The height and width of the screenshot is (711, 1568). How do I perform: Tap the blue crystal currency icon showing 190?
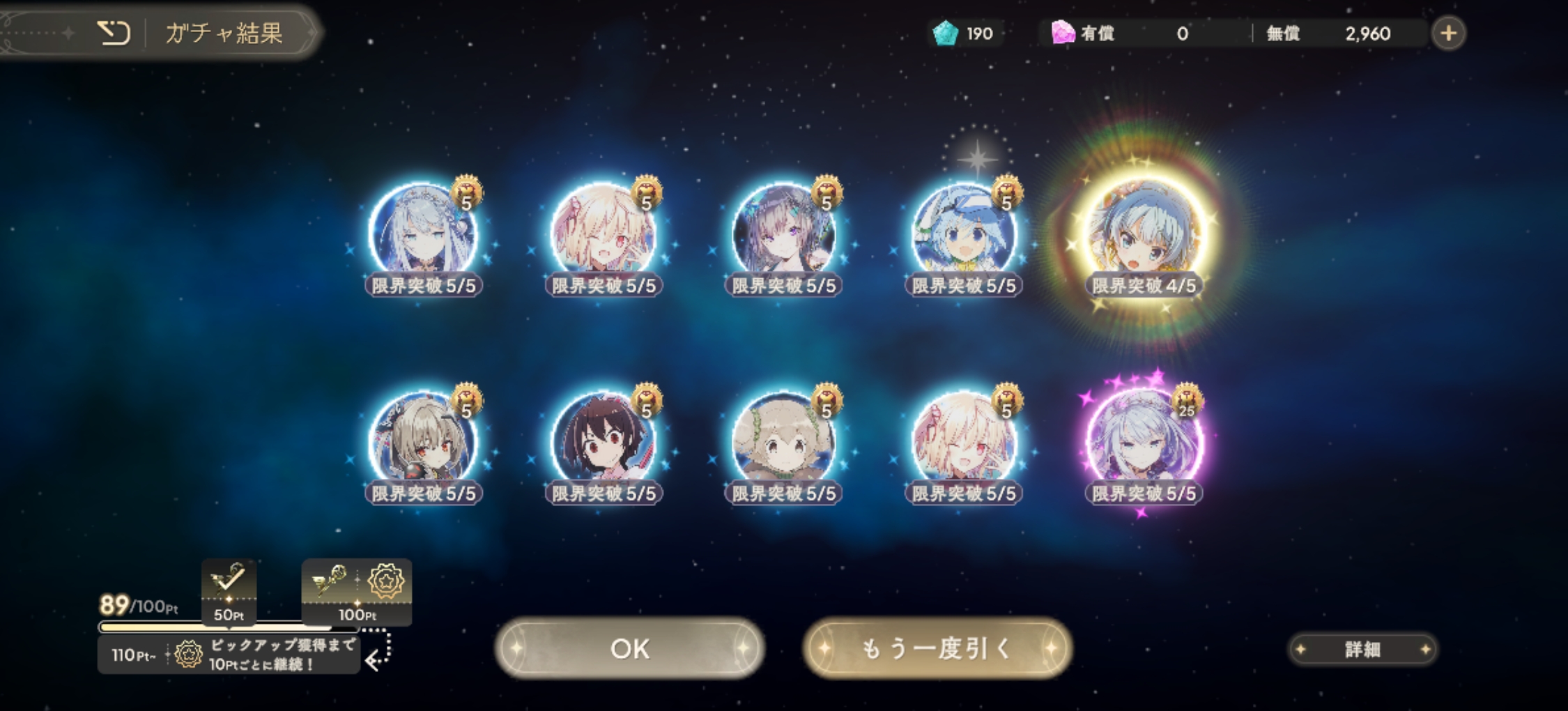click(947, 32)
